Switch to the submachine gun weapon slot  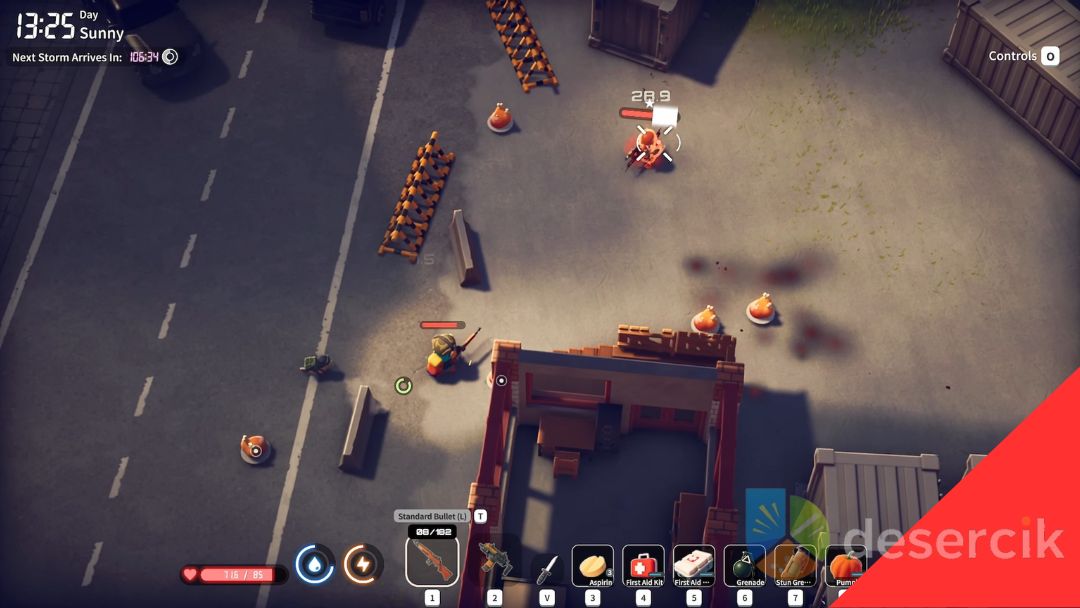point(494,562)
